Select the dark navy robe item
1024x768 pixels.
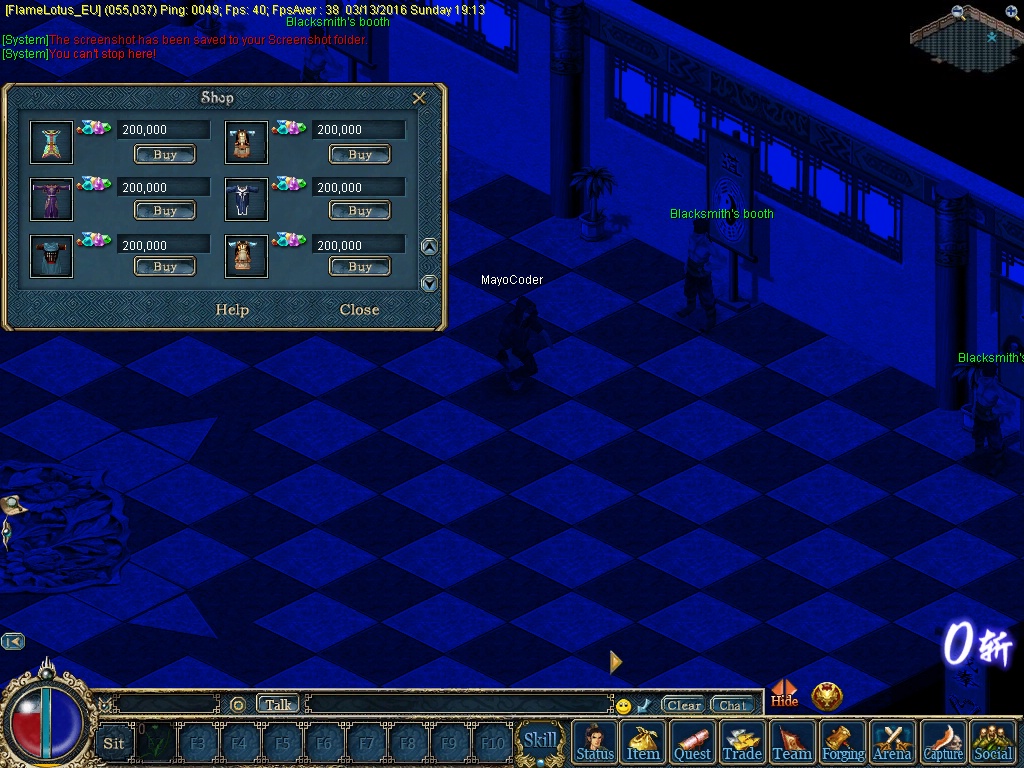pyautogui.click(x=246, y=200)
